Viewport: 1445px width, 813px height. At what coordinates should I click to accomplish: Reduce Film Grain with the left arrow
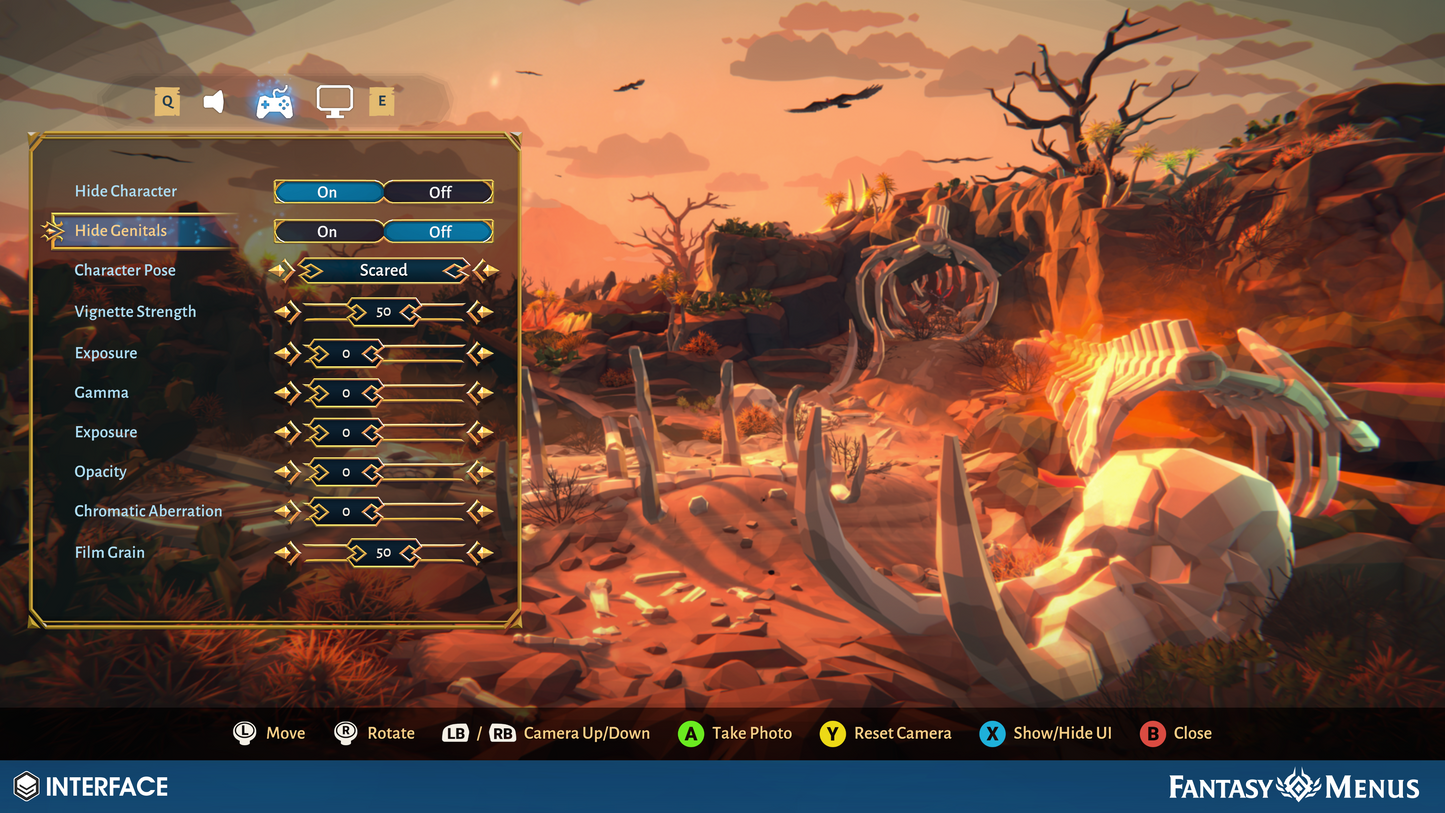pos(286,552)
